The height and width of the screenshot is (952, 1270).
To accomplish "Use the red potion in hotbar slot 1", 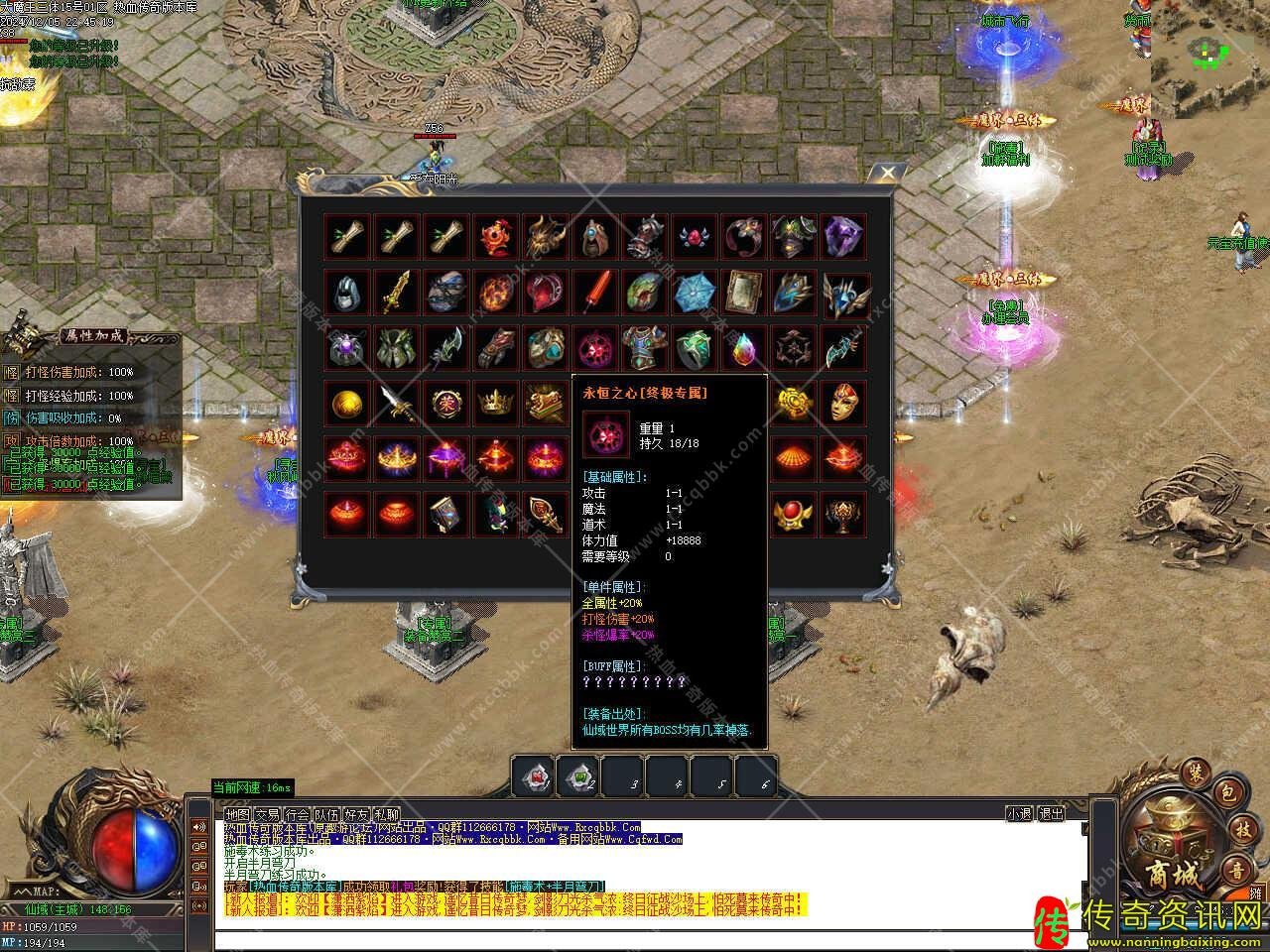I will tap(533, 777).
